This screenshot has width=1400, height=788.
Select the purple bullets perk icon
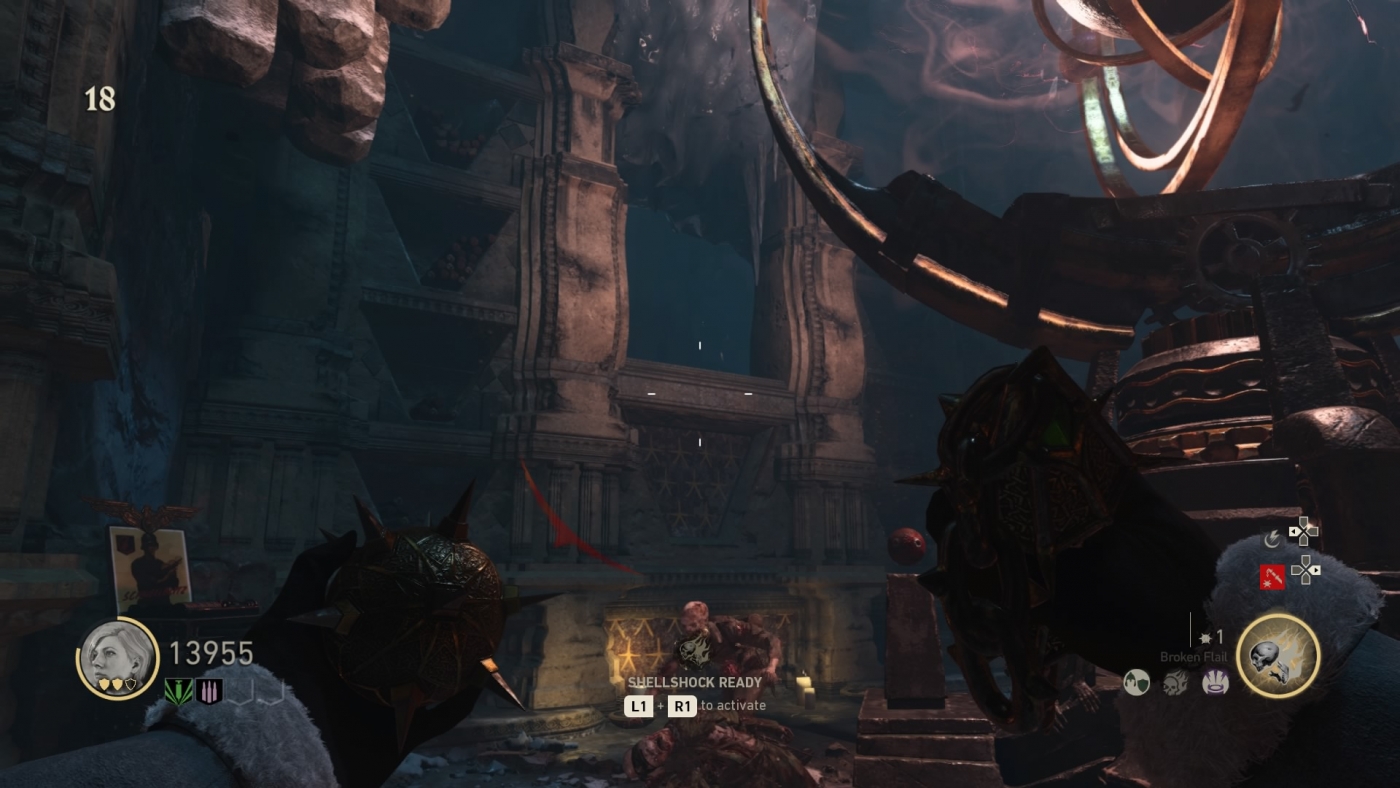point(209,691)
